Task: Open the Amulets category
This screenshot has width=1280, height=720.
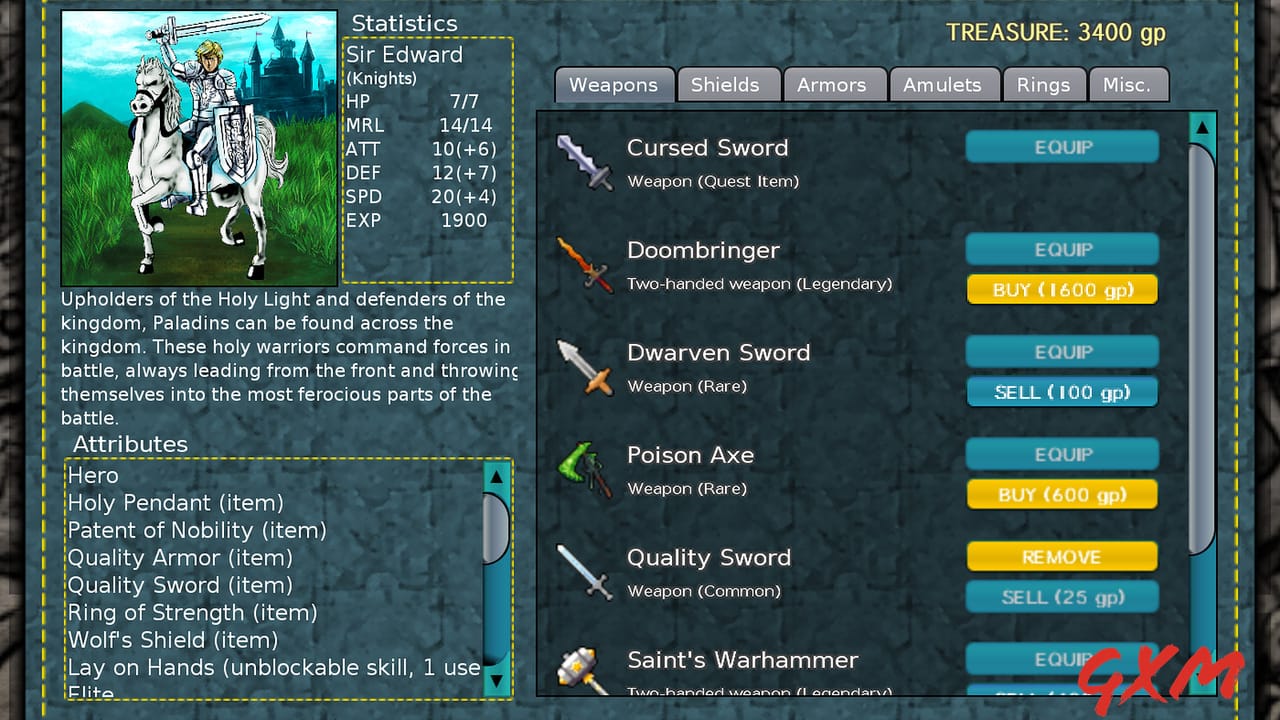Action: click(x=944, y=85)
